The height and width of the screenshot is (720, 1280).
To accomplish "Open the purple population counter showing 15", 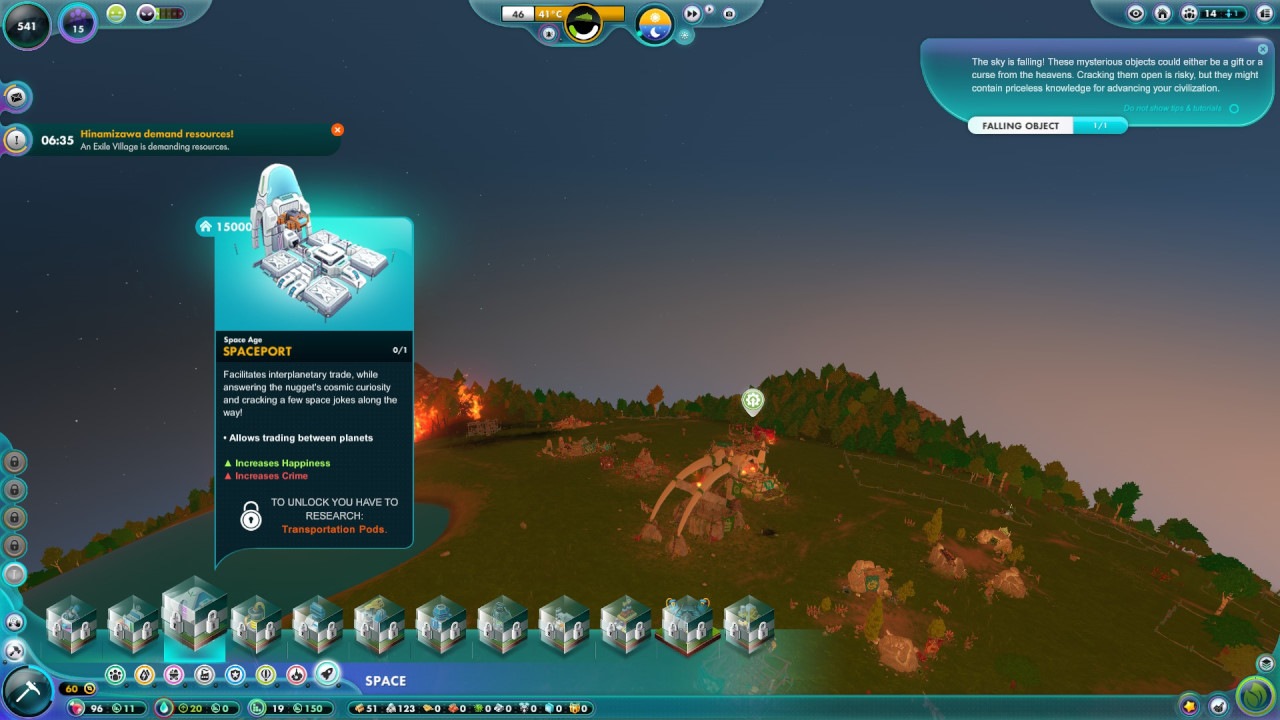I will (78, 22).
